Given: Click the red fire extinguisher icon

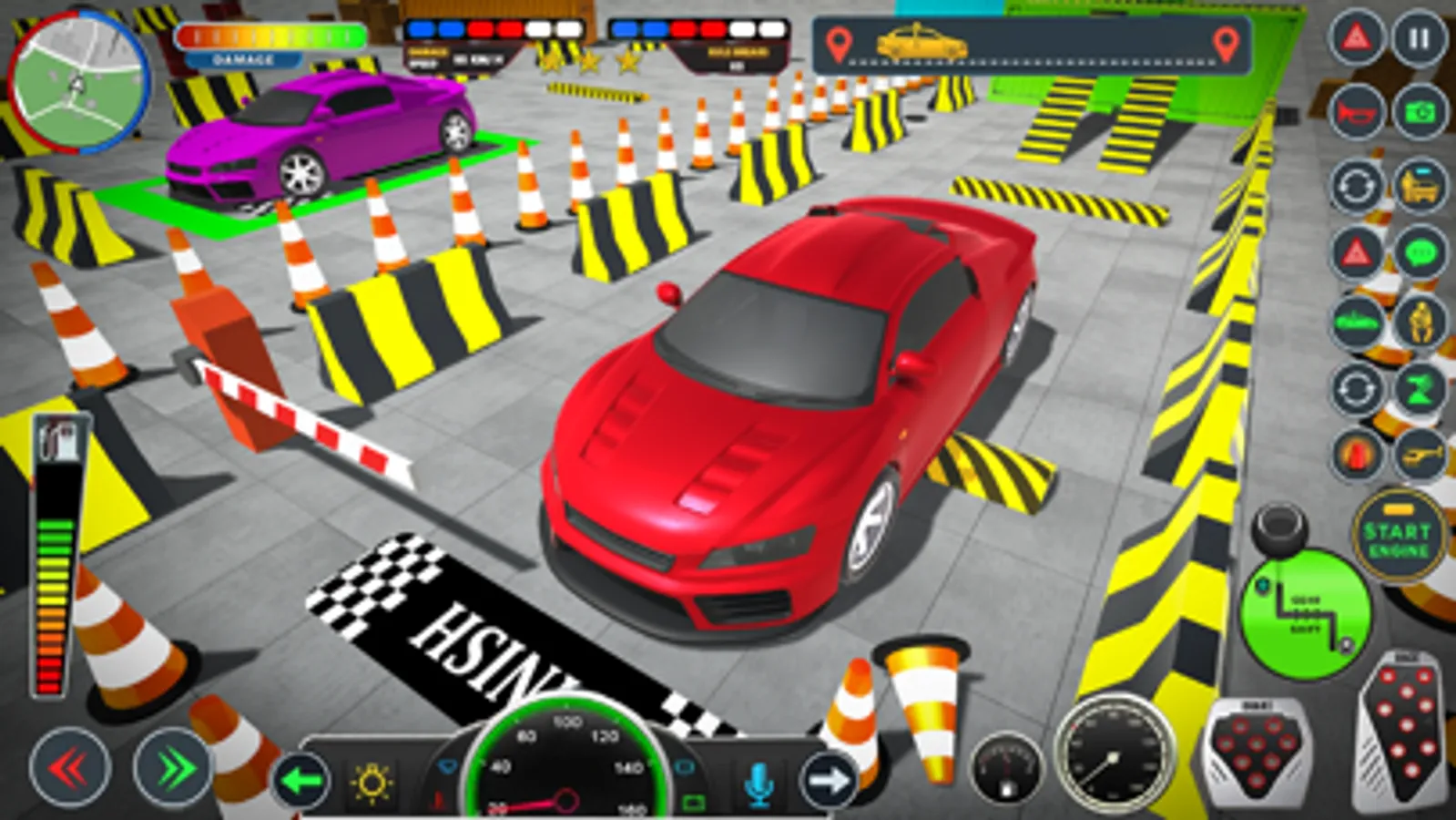Looking at the screenshot, I should 1357,454.
